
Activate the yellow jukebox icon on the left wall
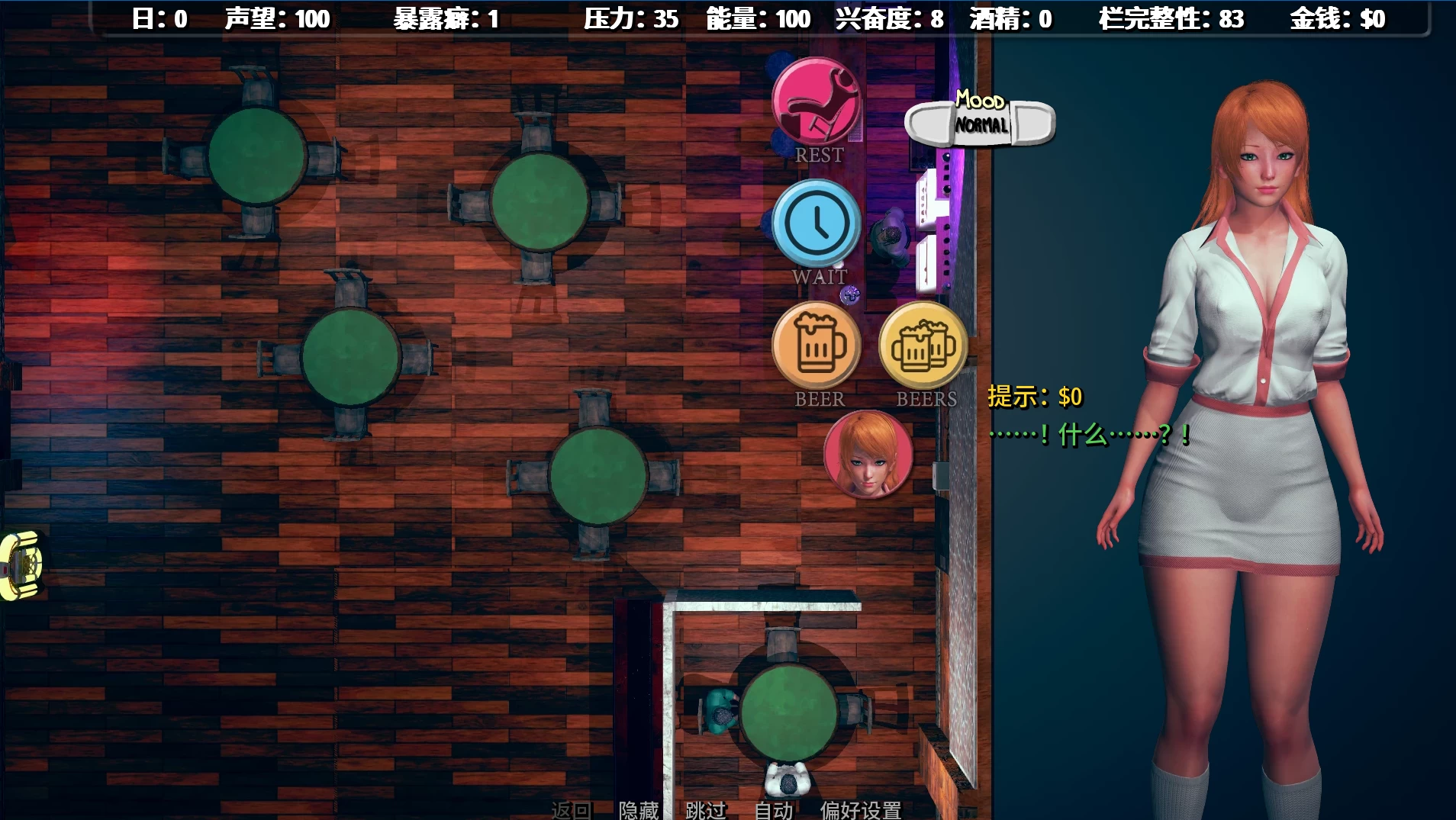(21, 566)
